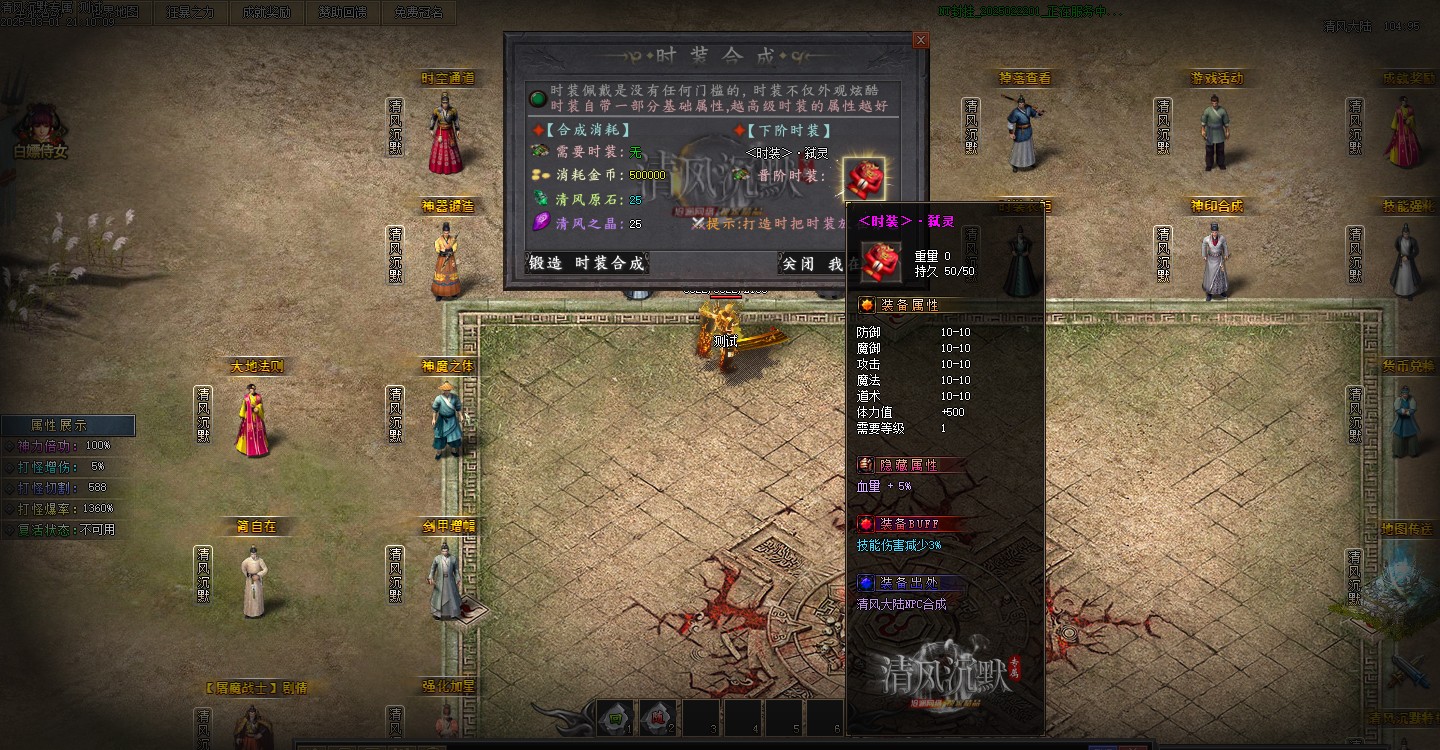The height and width of the screenshot is (750, 1440).
Task: Click the 属性展示 panel header
Action: 68,425
